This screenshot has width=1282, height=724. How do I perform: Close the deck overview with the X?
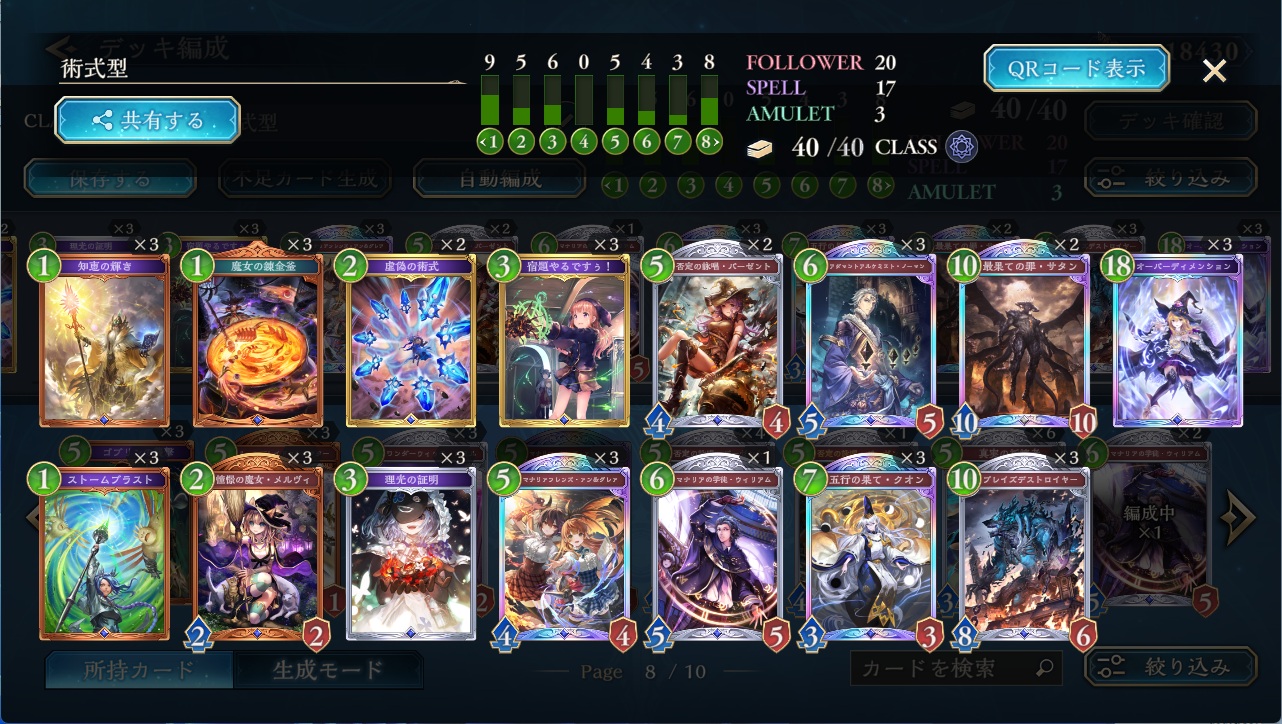coord(1214,70)
